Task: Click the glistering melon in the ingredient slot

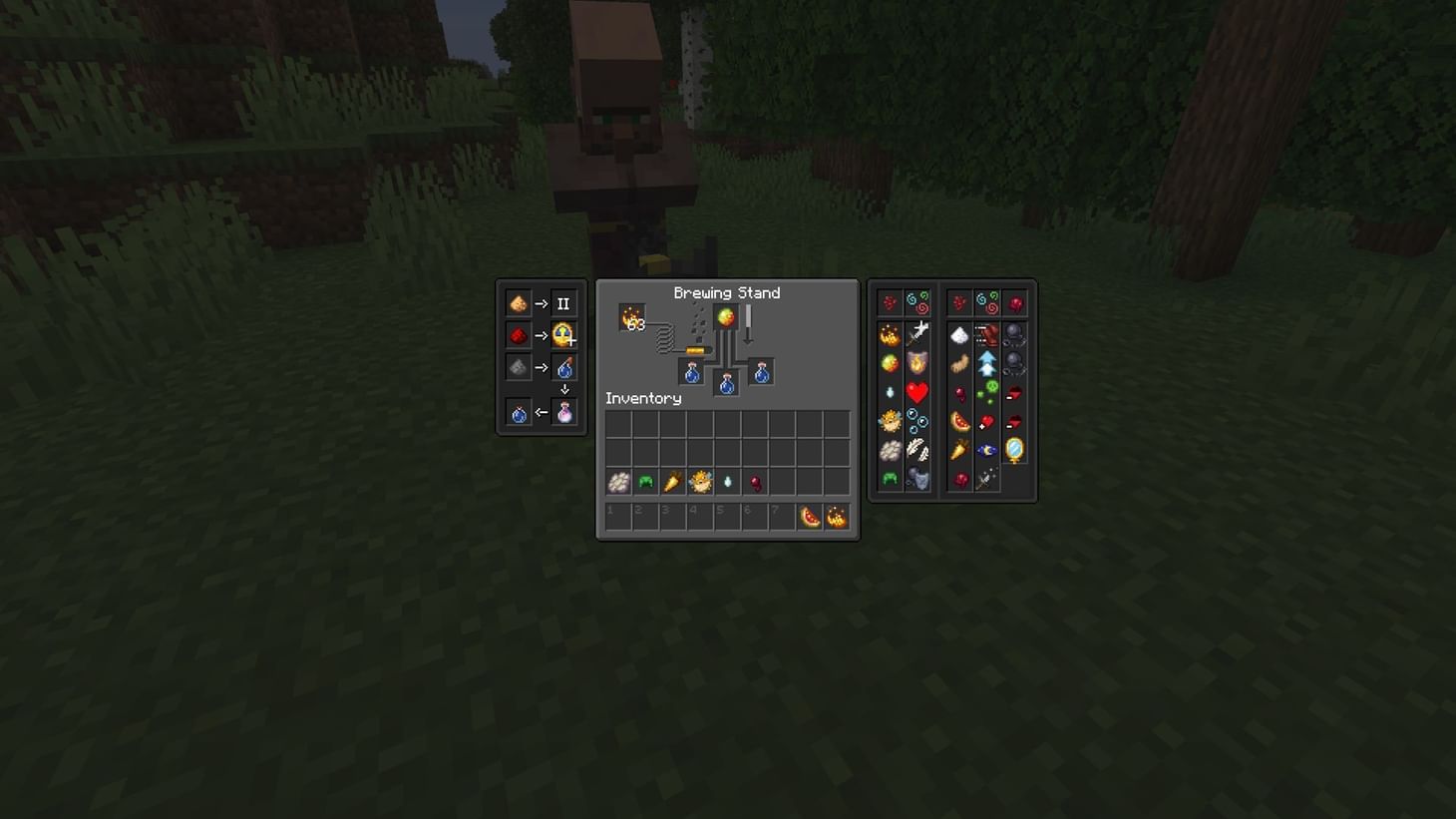Action: (x=726, y=315)
